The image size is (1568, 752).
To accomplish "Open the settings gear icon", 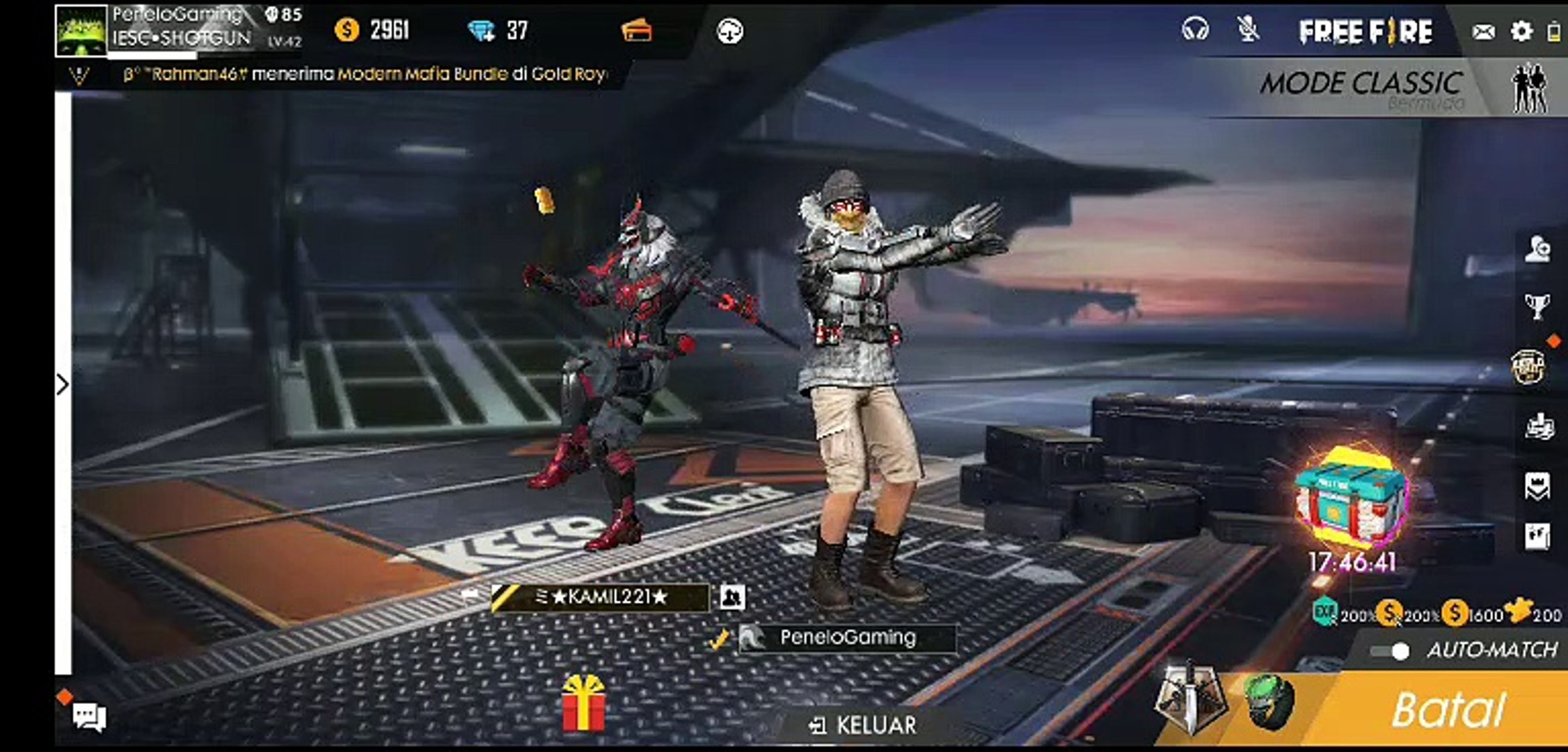I will [1521, 31].
